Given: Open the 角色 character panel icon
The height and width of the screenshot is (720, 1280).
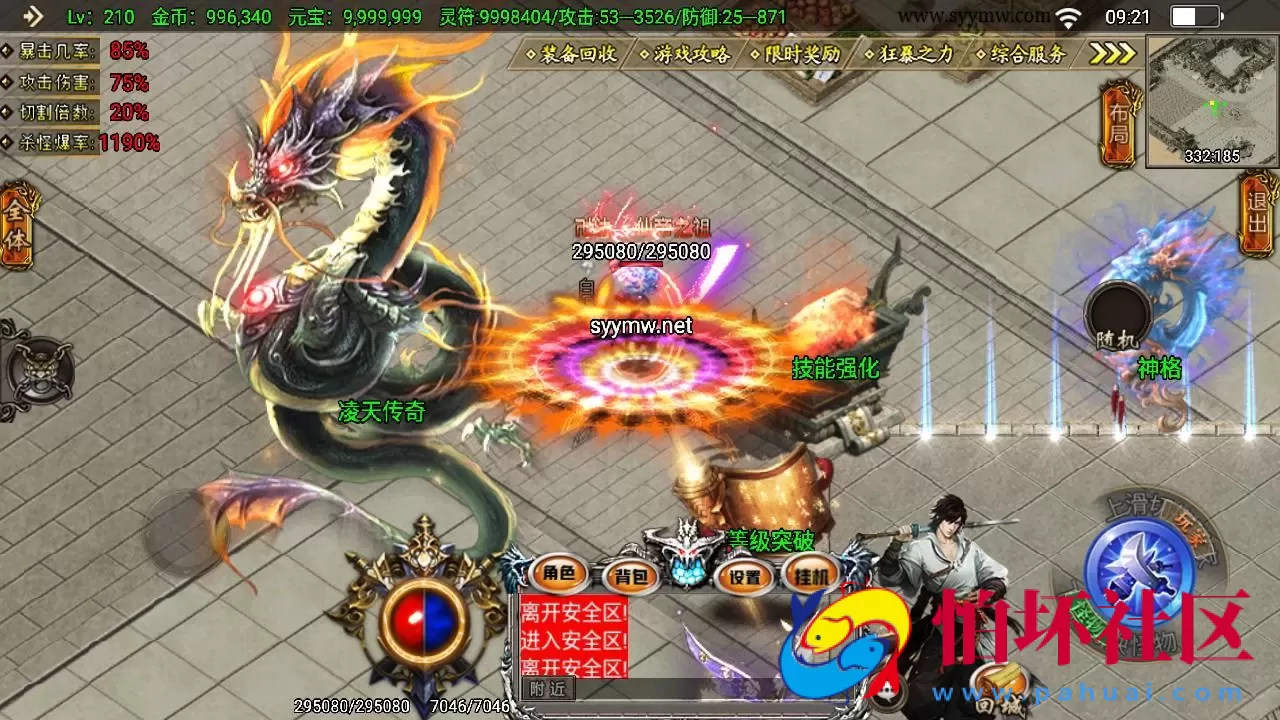Looking at the screenshot, I should pyautogui.click(x=560, y=576).
